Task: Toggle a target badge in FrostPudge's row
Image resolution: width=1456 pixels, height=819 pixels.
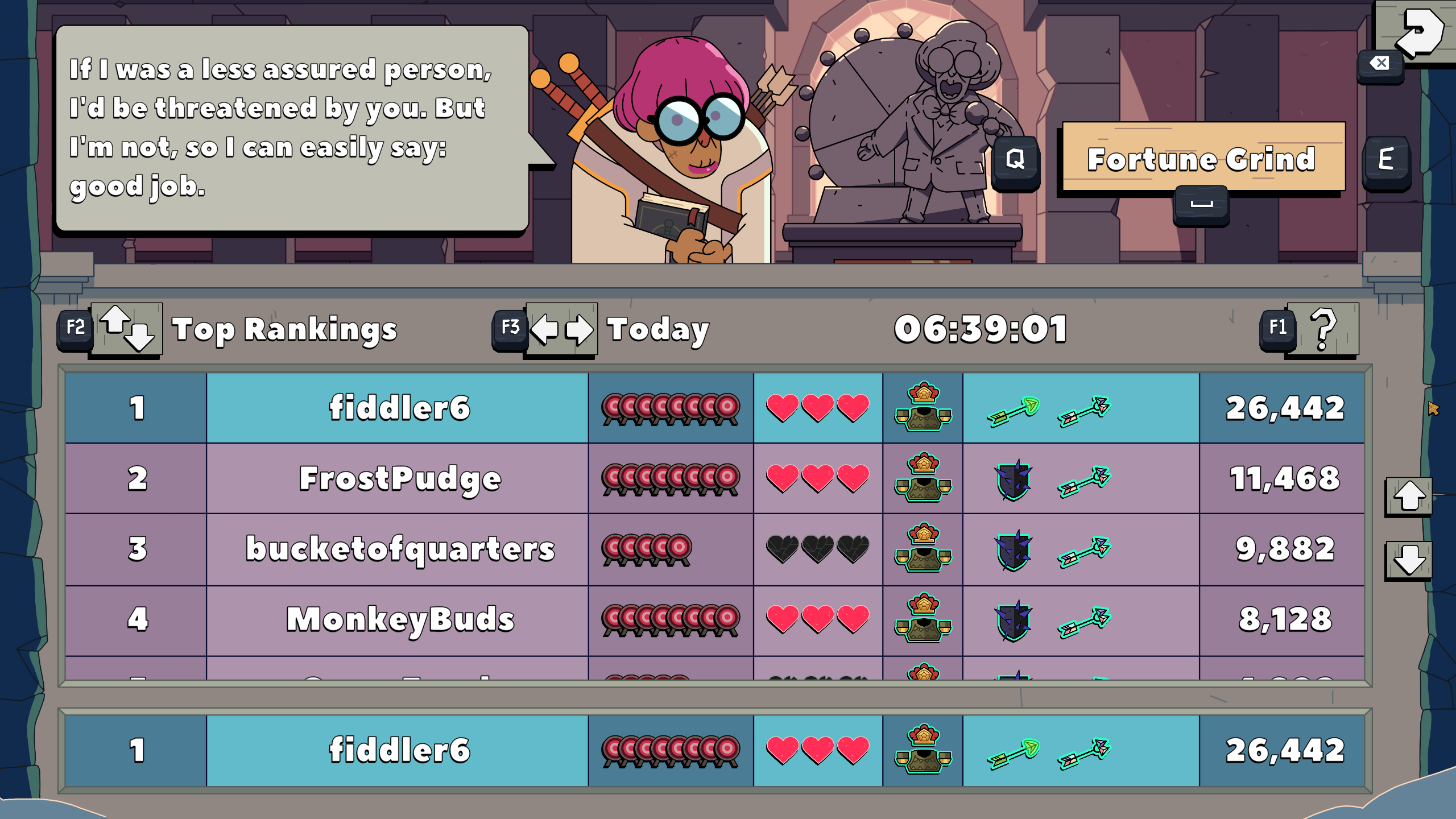Action: point(671,478)
